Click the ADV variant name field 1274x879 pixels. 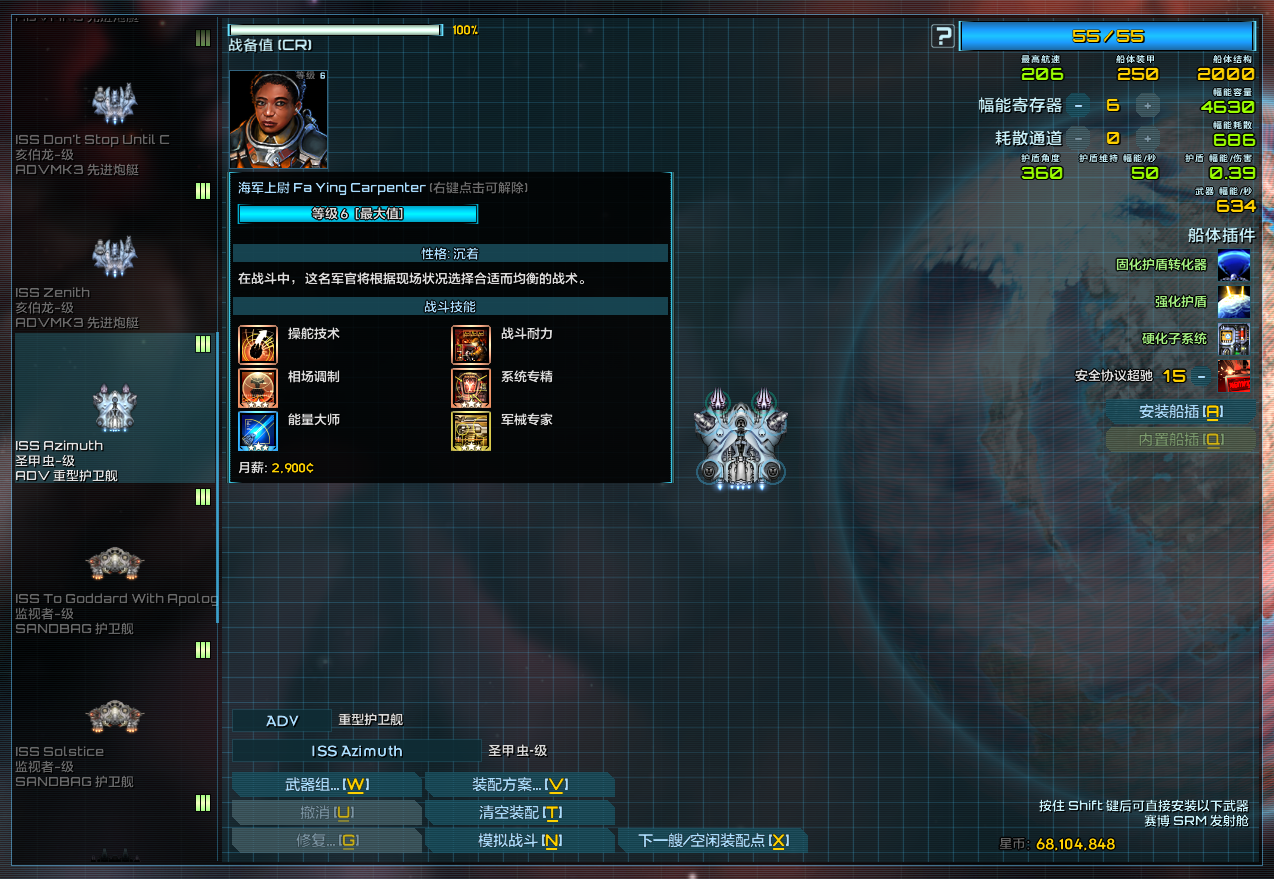pyautogui.click(x=281, y=721)
